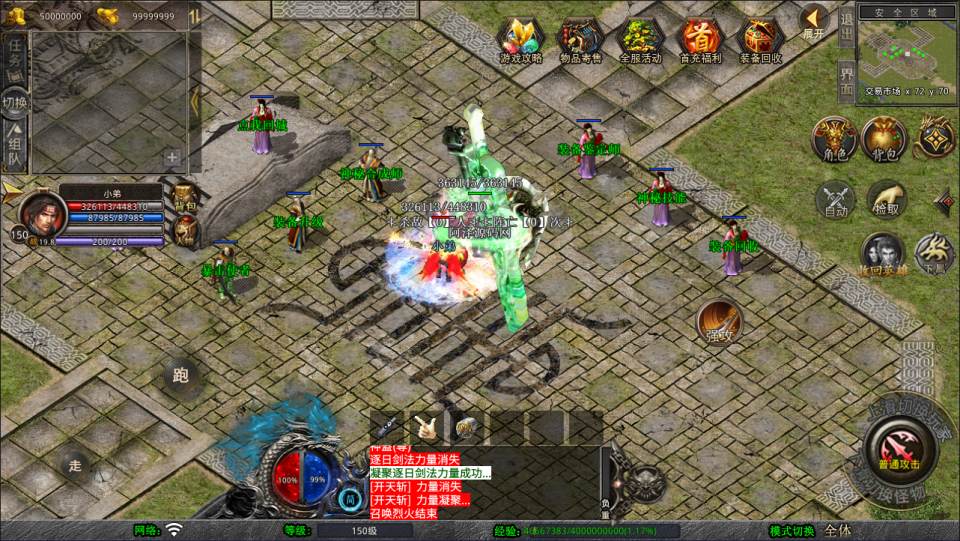Image resolution: width=960 pixels, height=541 pixels.
Task: Open the 角色 character button
Action: pyautogui.click(x=833, y=138)
